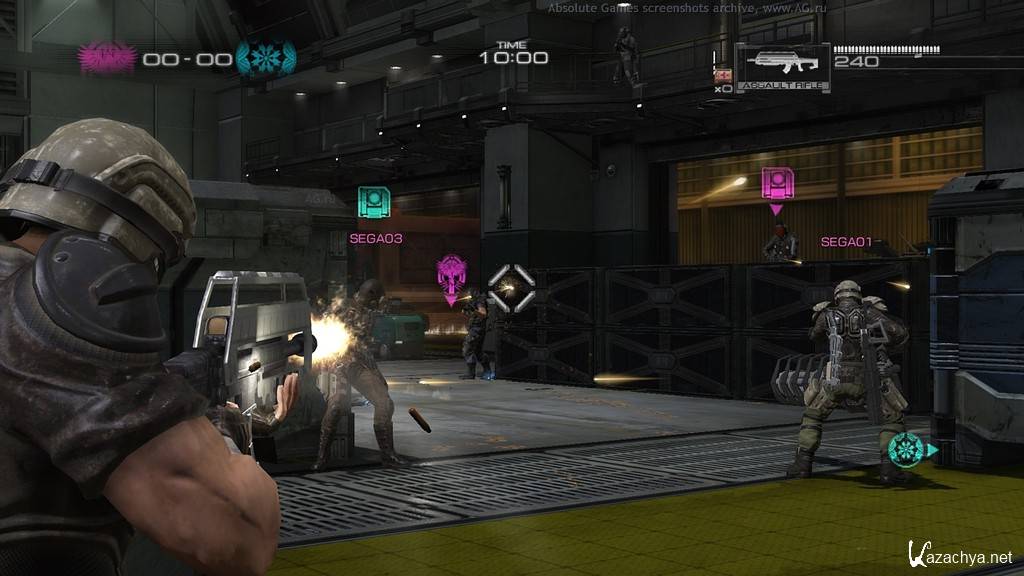1024x576 pixels.
Task: Click the cyan team emblem in the scoreboard
Action: click(x=265, y=57)
